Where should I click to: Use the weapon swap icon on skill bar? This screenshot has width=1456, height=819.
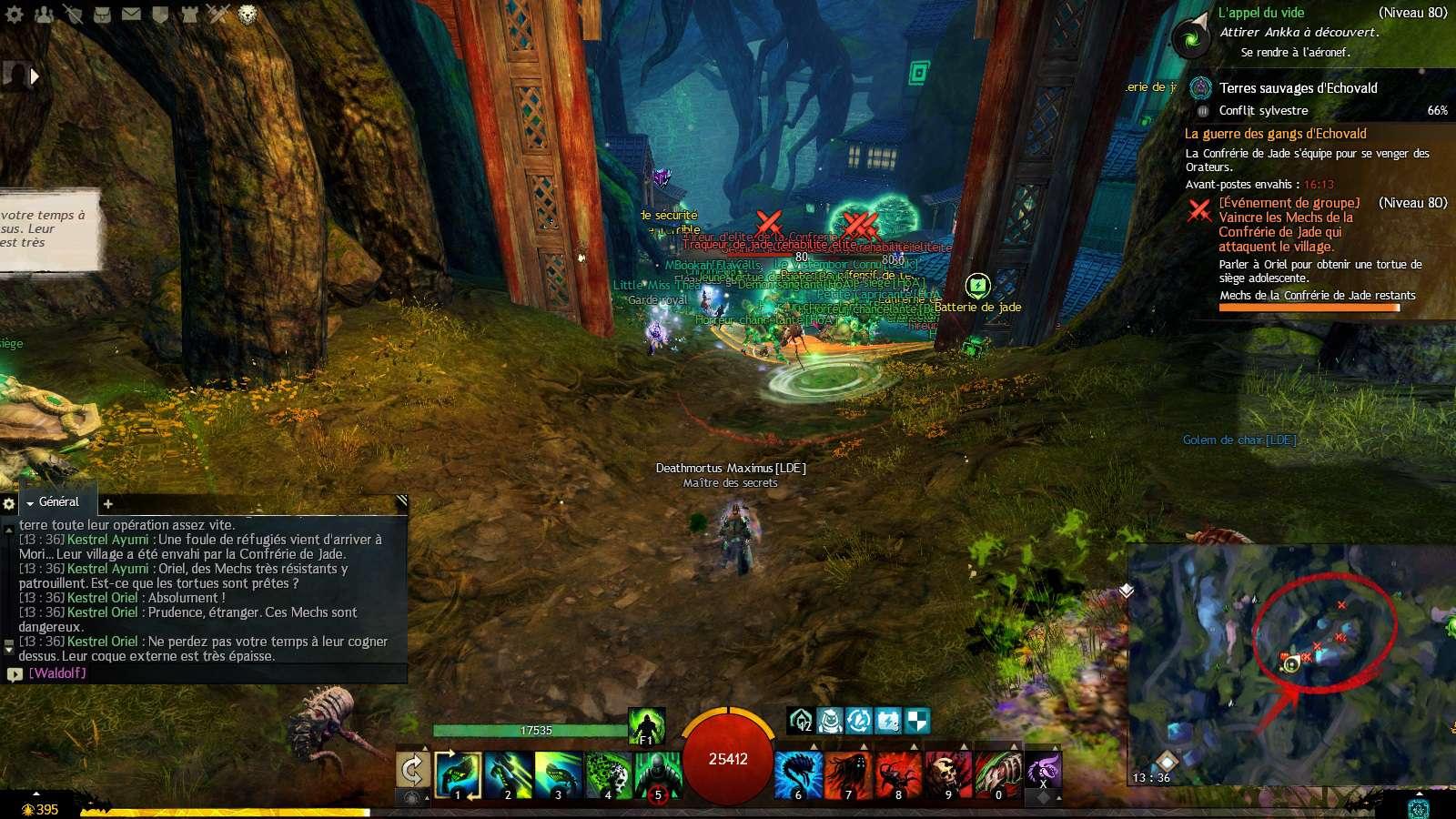click(x=414, y=769)
